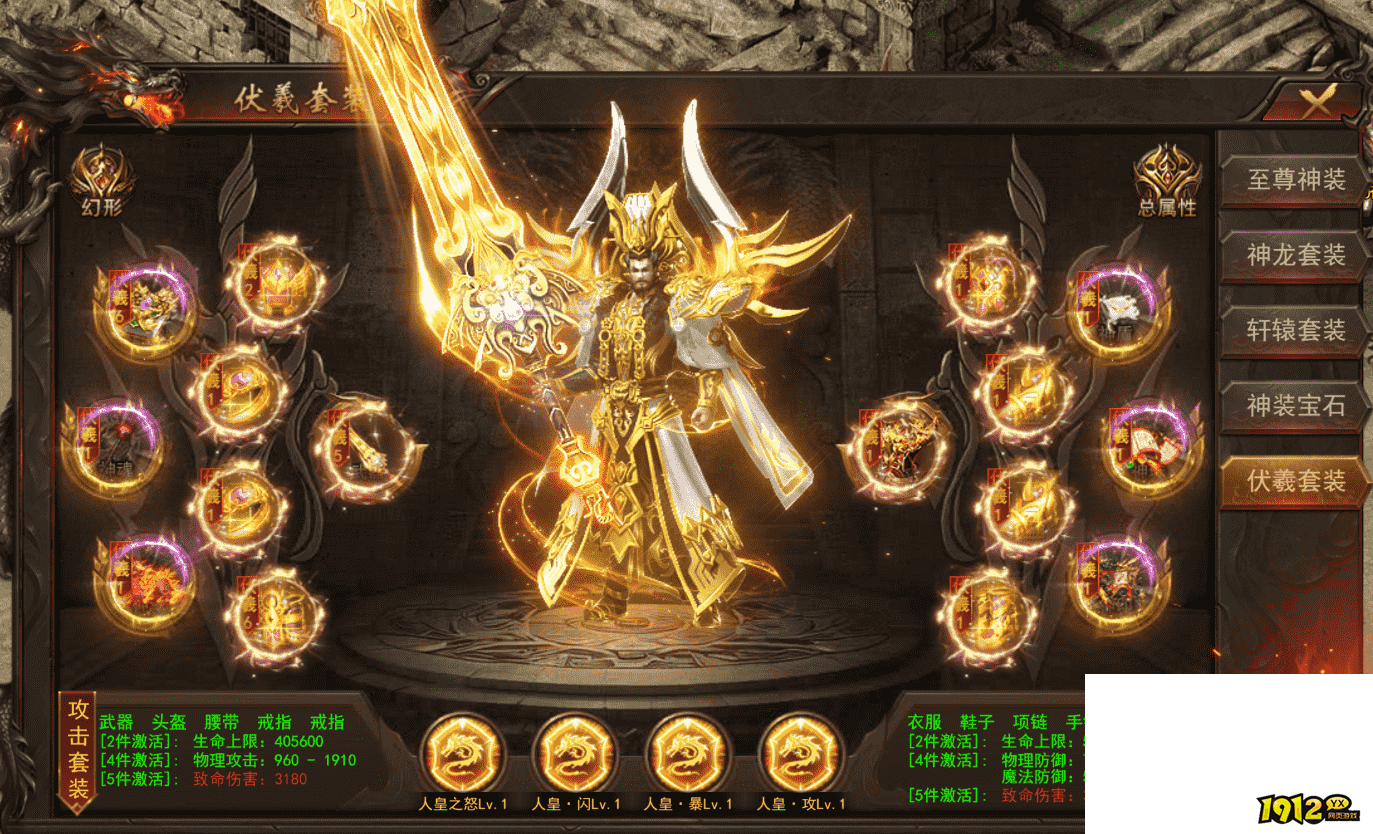Image resolution: width=1373 pixels, height=834 pixels.
Task: Click the 人皇·闪 Lv.1 skill icon
Action: click(x=574, y=753)
